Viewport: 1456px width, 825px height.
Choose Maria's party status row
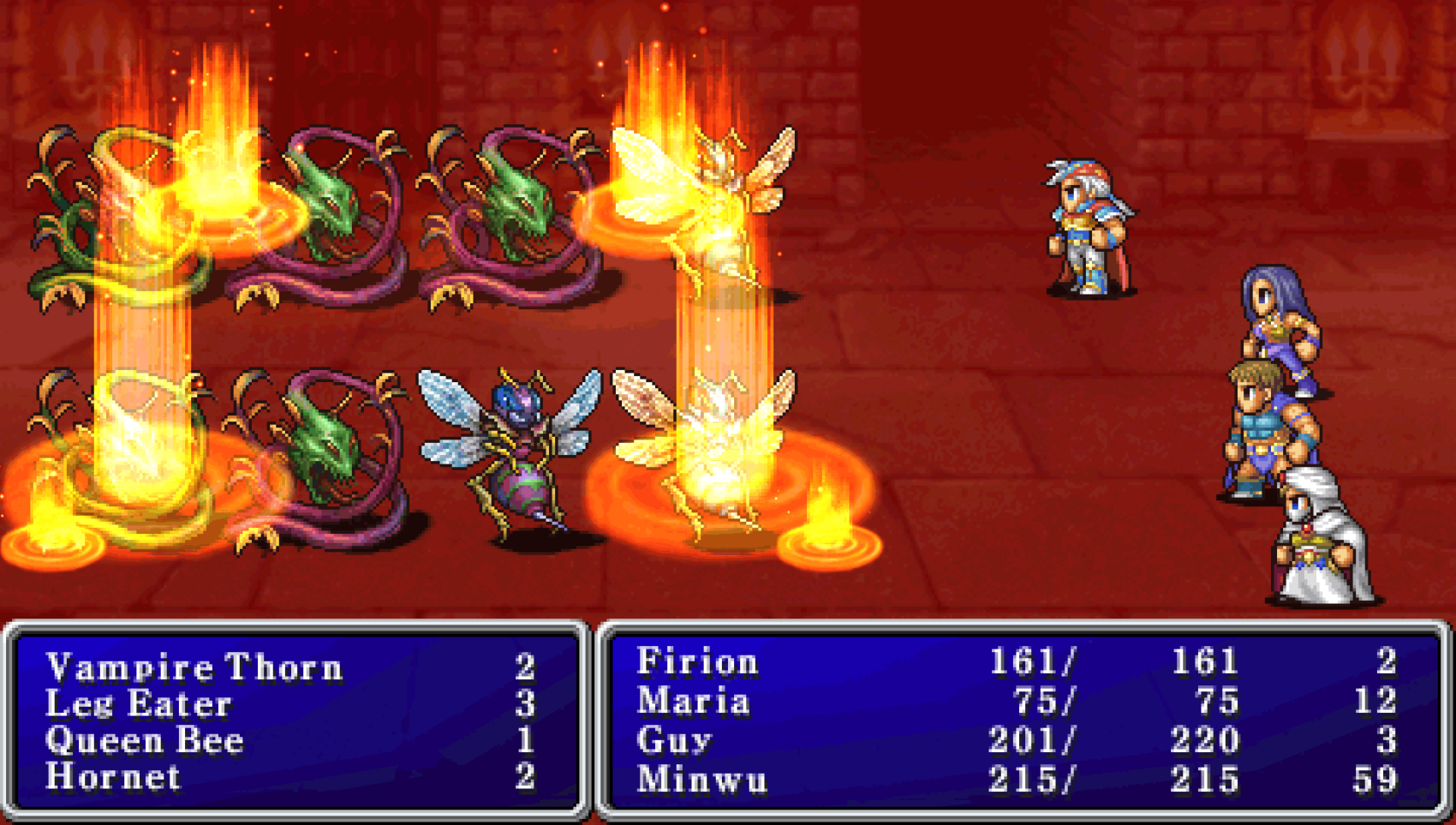tap(694, 702)
